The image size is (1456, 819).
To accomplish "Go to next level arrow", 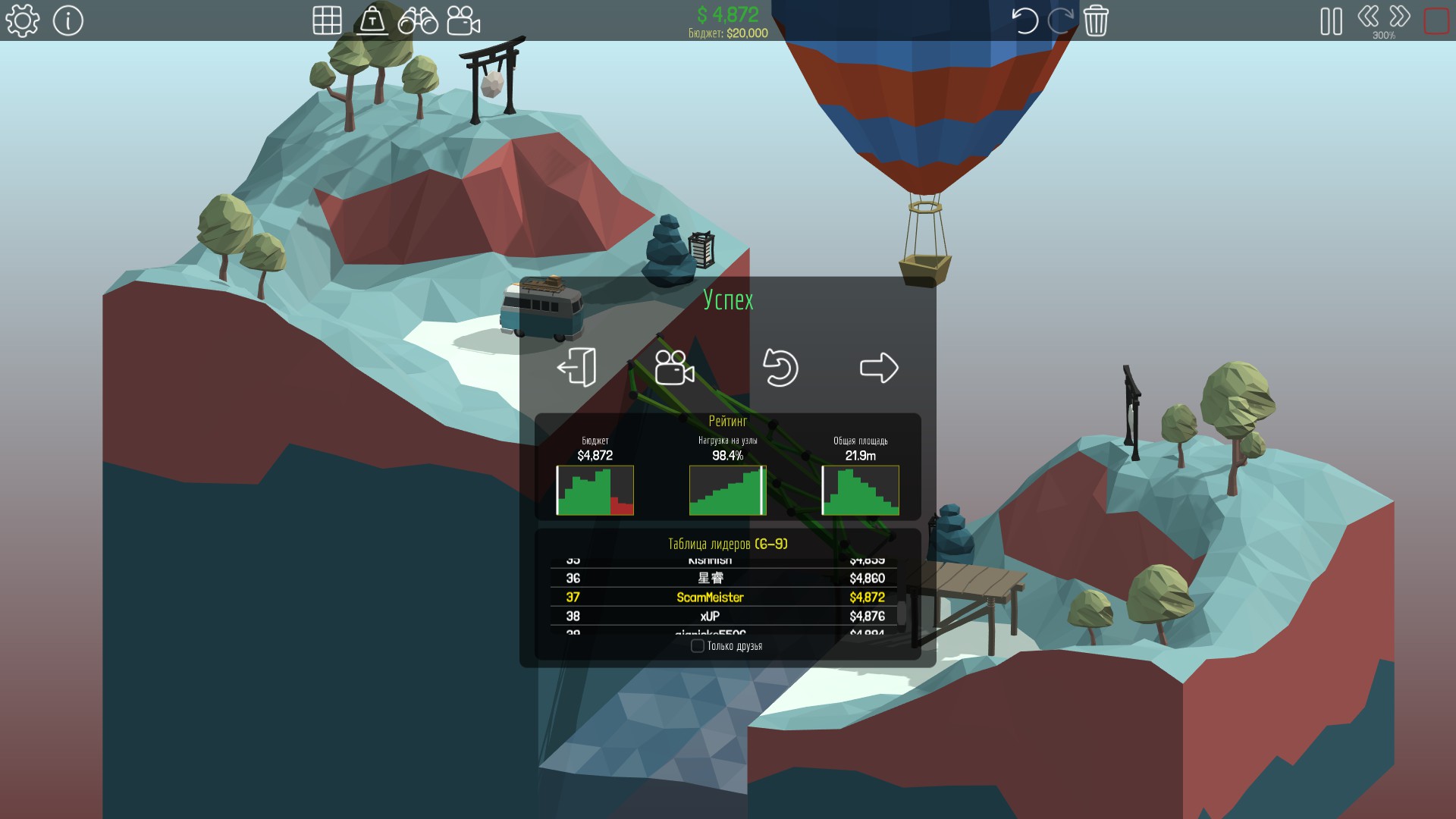I will (x=879, y=368).
